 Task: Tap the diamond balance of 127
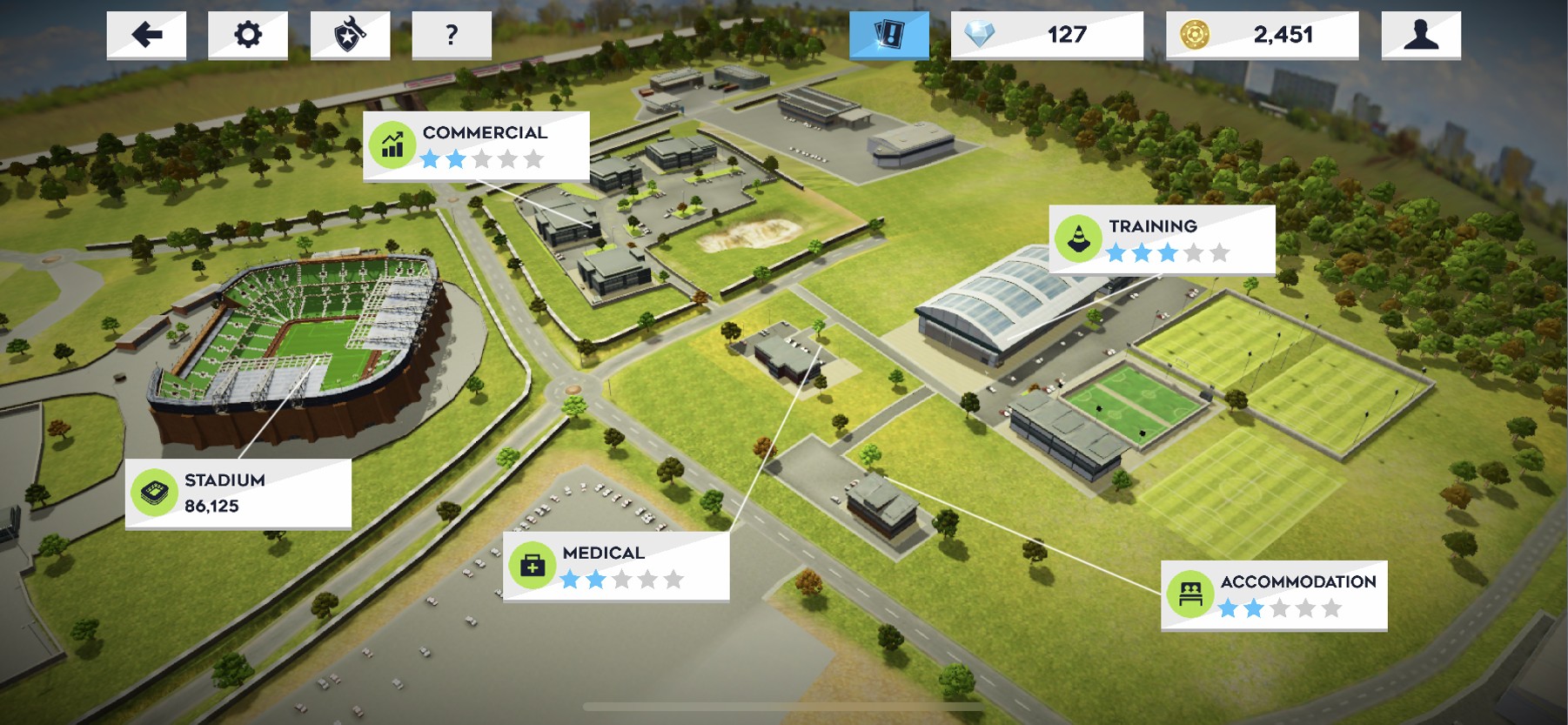point(1047,35)
